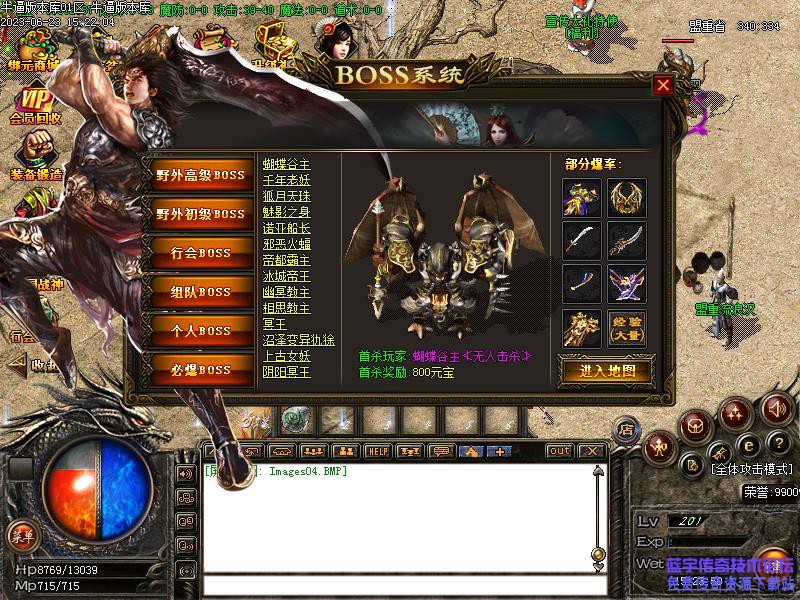800x600 pixels.
Task: Choose the 诺亚船长 boss entry
Action: [286, 228]
